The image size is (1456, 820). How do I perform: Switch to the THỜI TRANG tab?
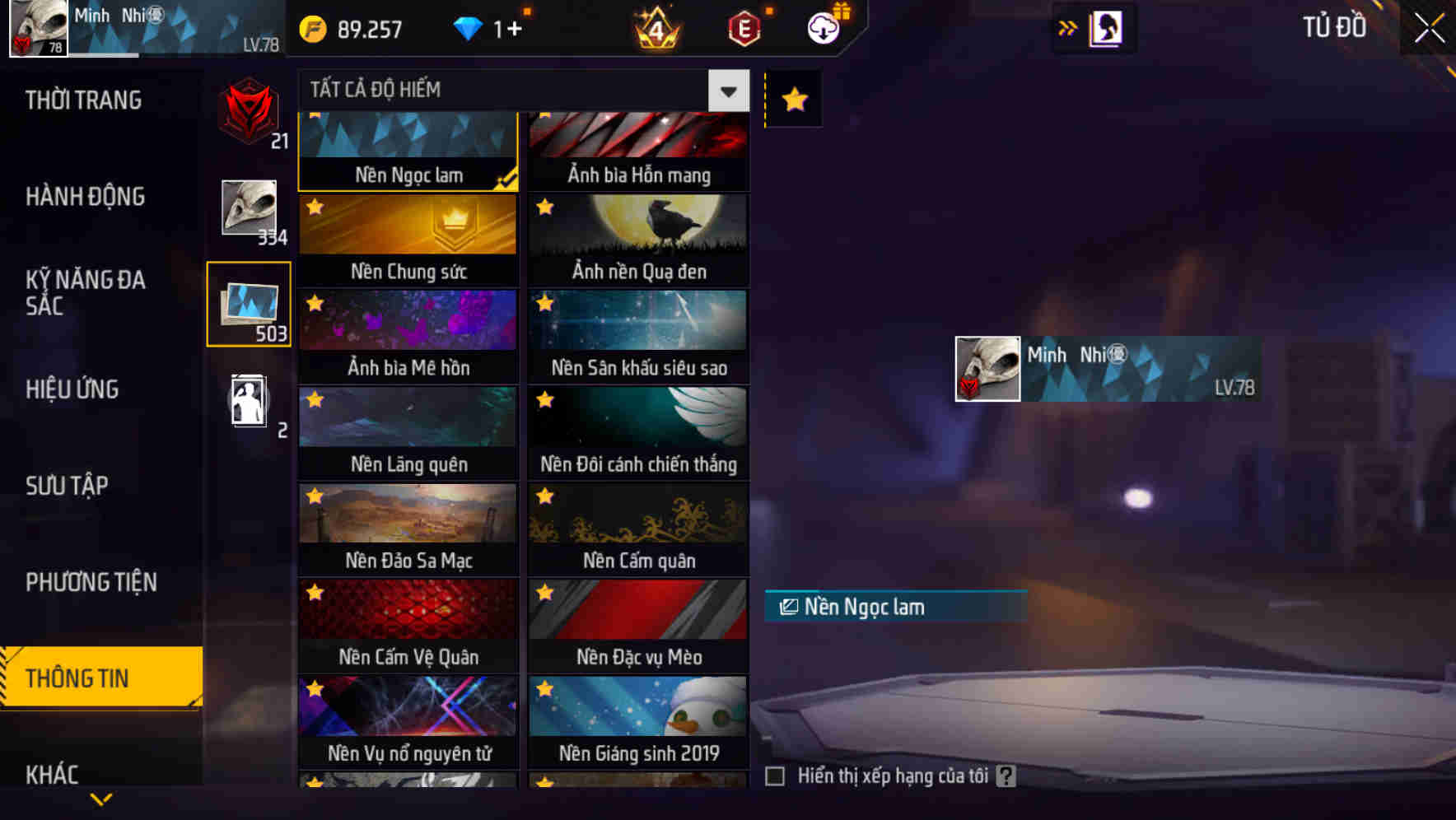point(82,100)
